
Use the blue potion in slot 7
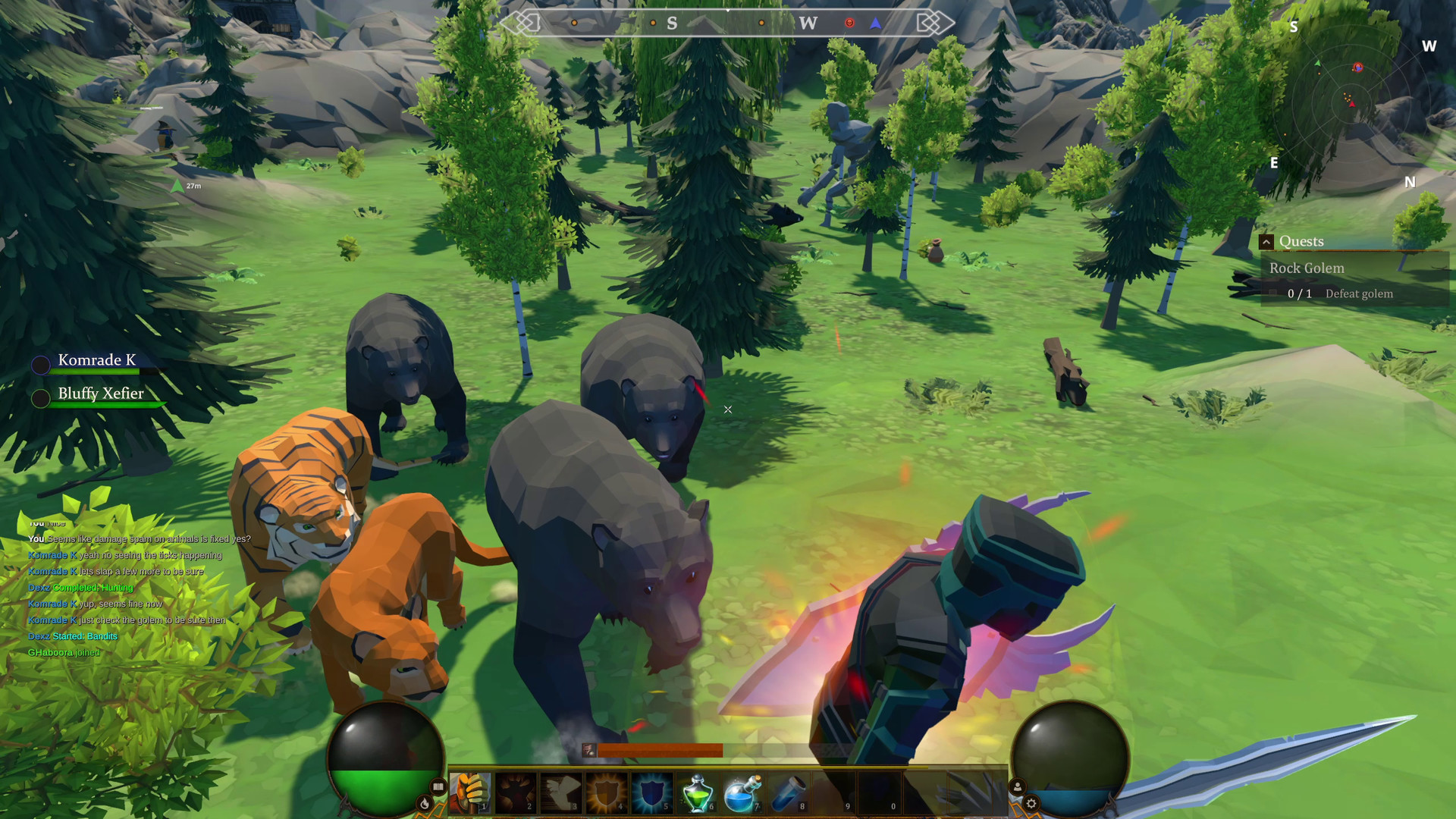(740, 792)
